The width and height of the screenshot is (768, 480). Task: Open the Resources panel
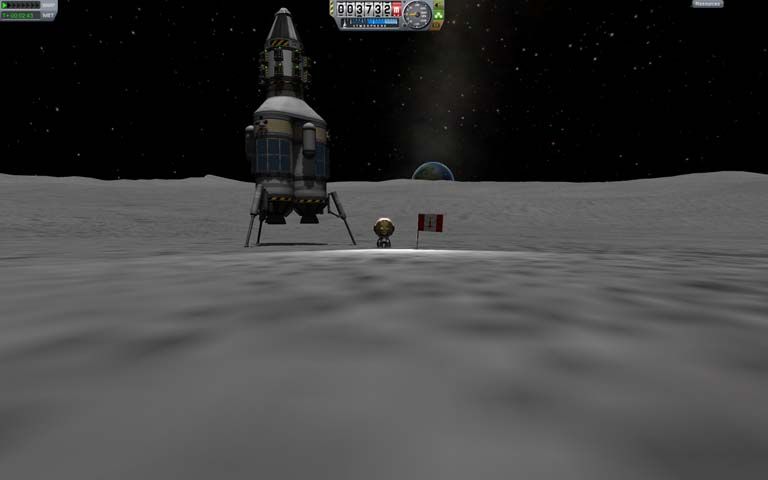707,4
